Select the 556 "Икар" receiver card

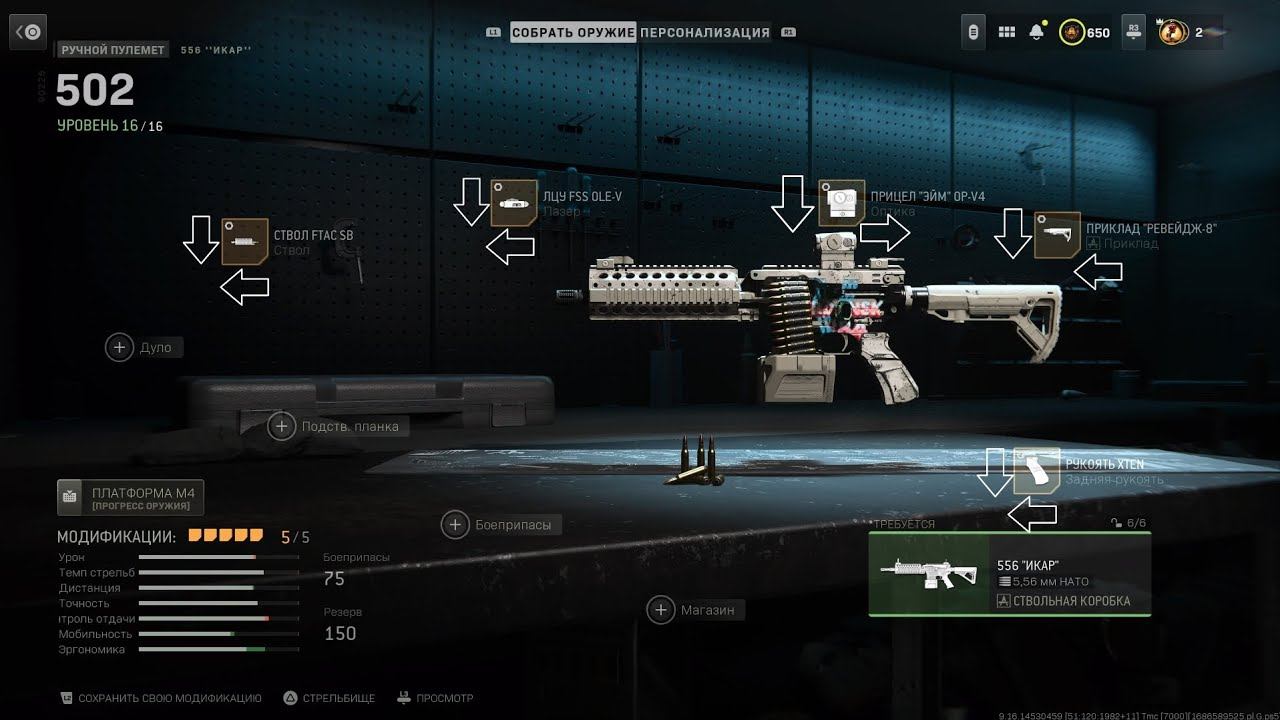coord(1009,574)
